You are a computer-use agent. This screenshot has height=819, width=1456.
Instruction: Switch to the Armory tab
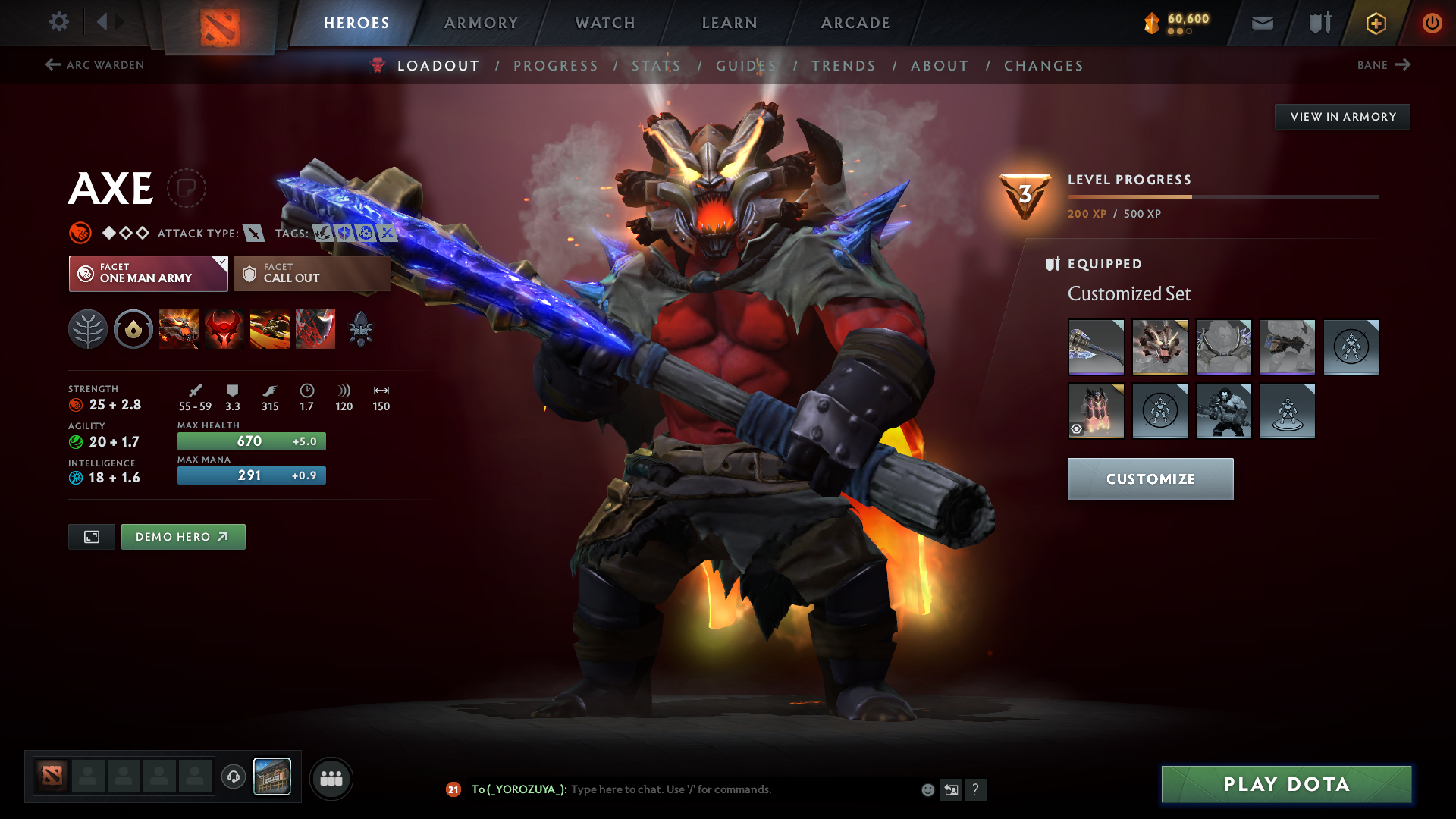pos(481,23)
